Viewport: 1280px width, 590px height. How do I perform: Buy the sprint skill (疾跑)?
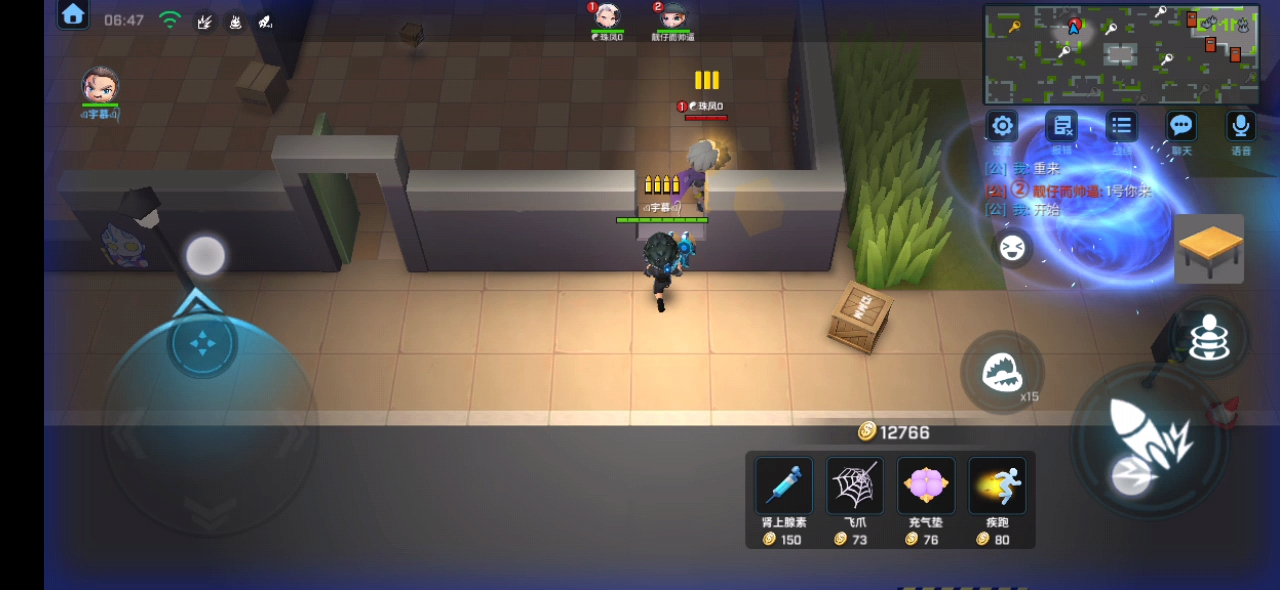997,486
